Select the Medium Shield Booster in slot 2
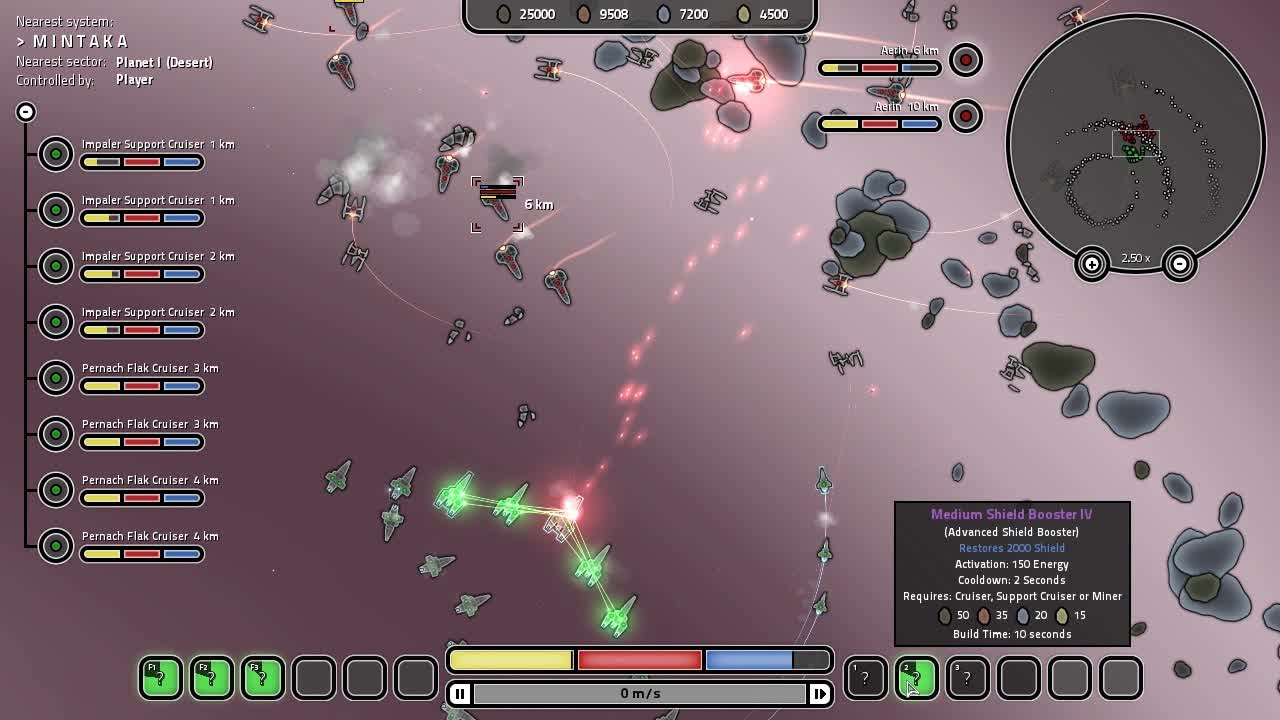1280x720 pixels. pos(916,678)
